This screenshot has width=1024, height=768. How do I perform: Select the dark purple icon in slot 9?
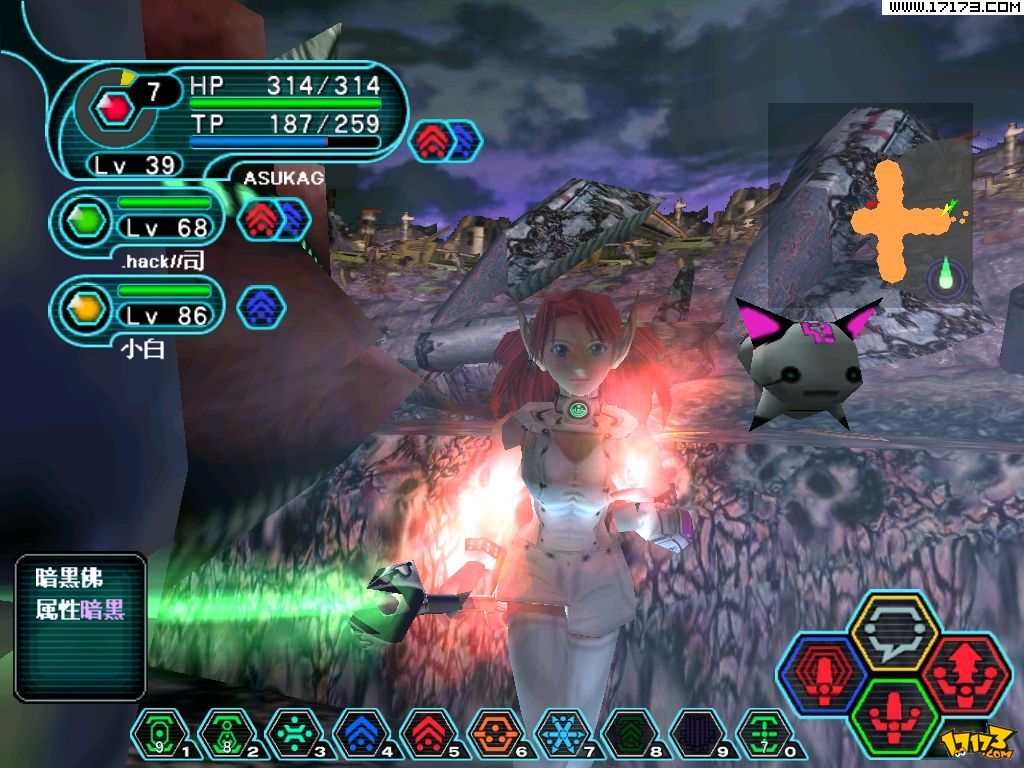pyautogui.click(x=696, y=735)
